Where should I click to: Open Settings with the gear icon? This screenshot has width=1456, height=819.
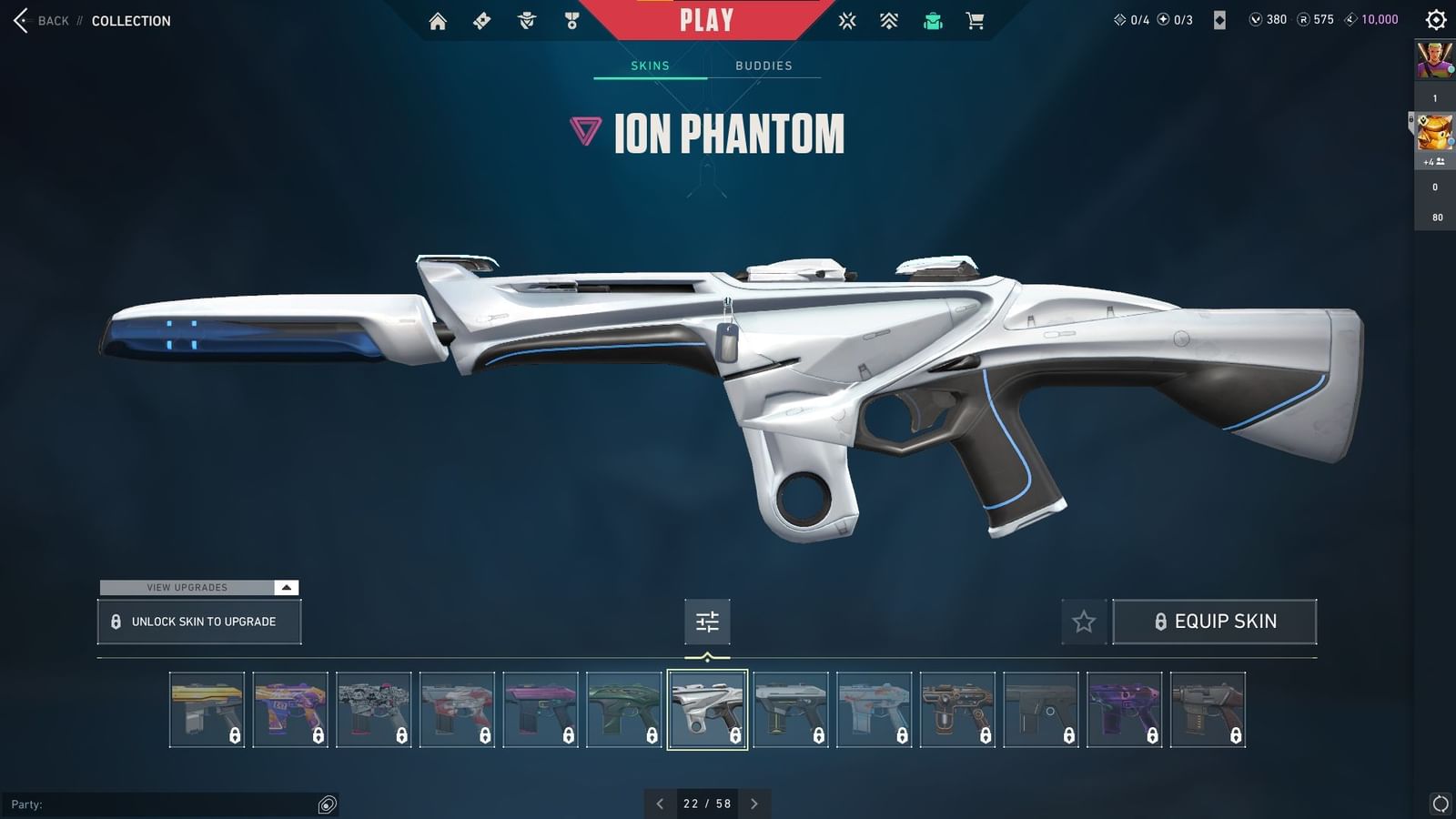pos(1434,19)
